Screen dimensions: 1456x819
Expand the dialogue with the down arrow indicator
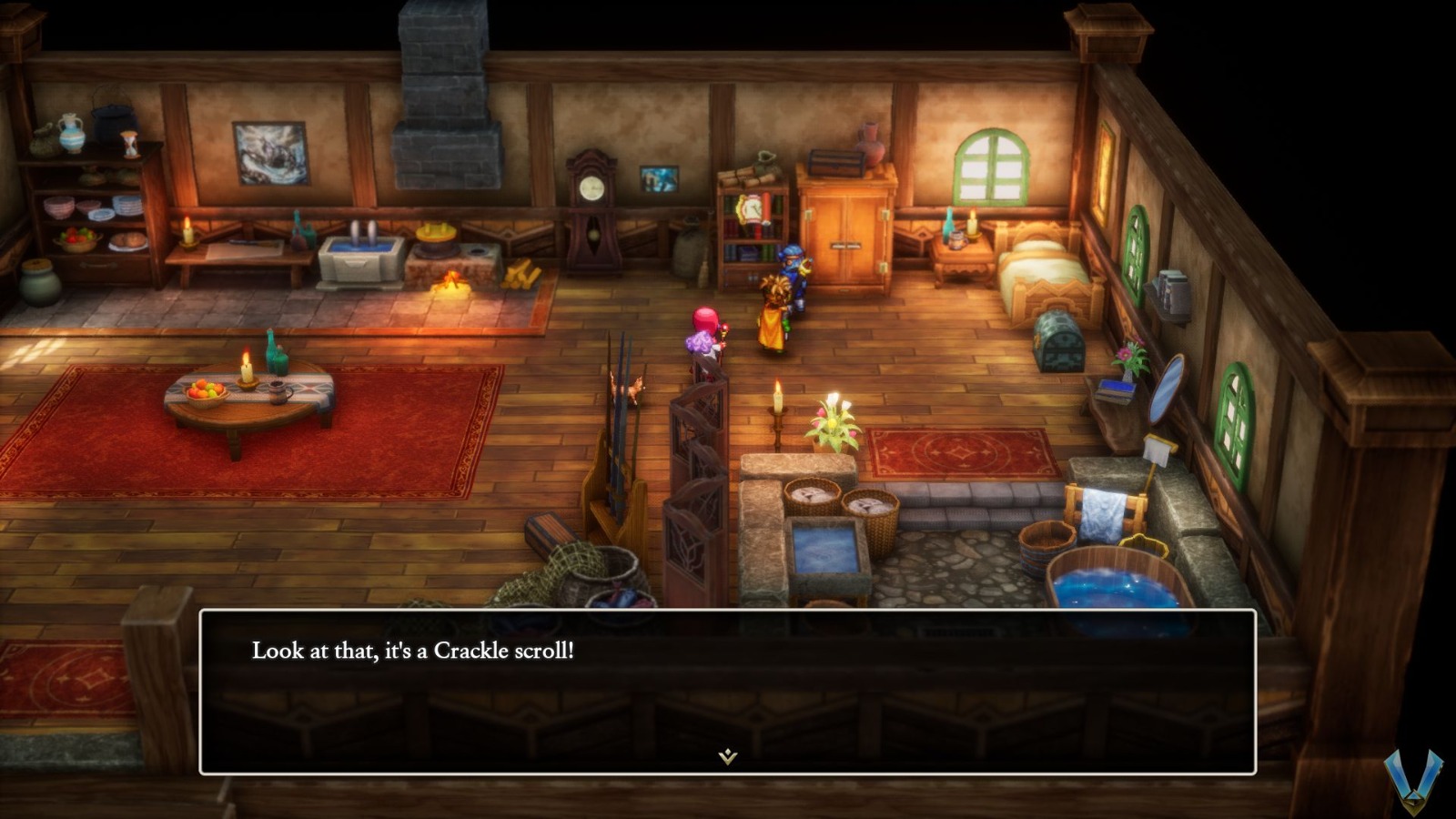[727, 754]
